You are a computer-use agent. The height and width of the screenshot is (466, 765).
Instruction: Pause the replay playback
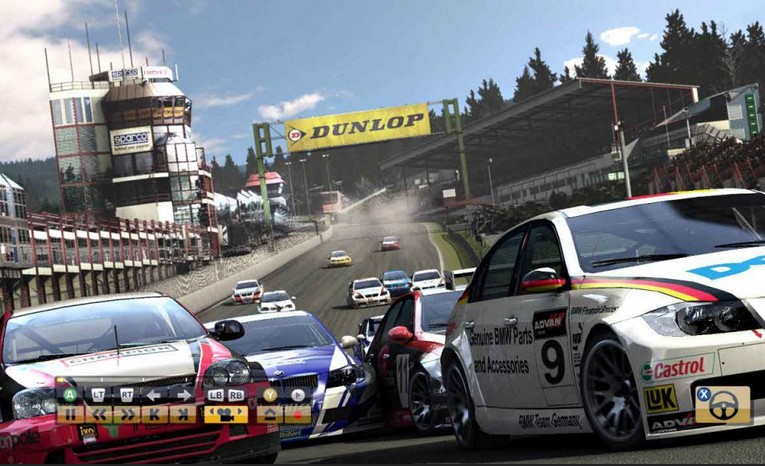70,414
